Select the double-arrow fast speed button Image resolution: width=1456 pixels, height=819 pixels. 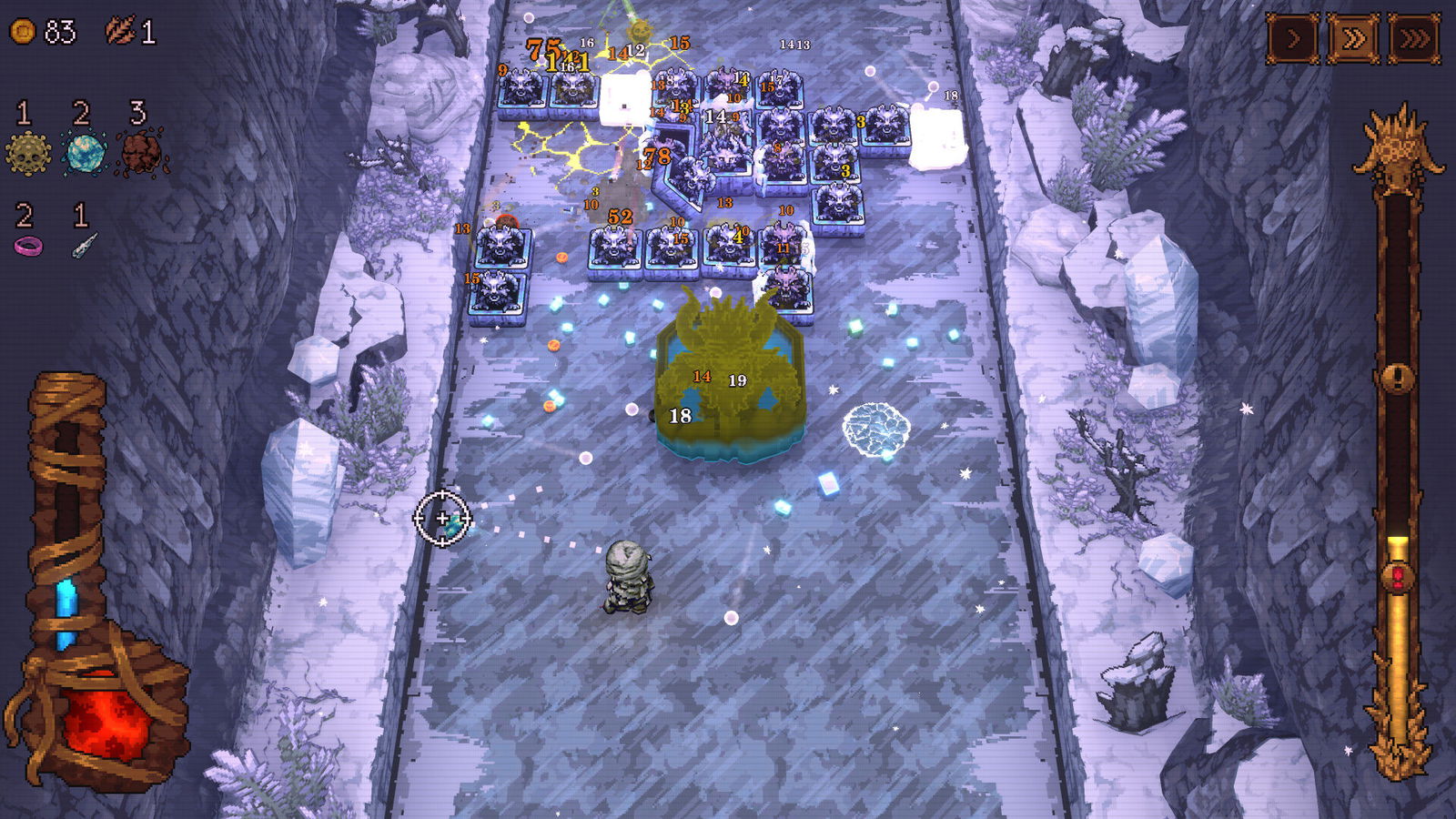coord(1353,39)
